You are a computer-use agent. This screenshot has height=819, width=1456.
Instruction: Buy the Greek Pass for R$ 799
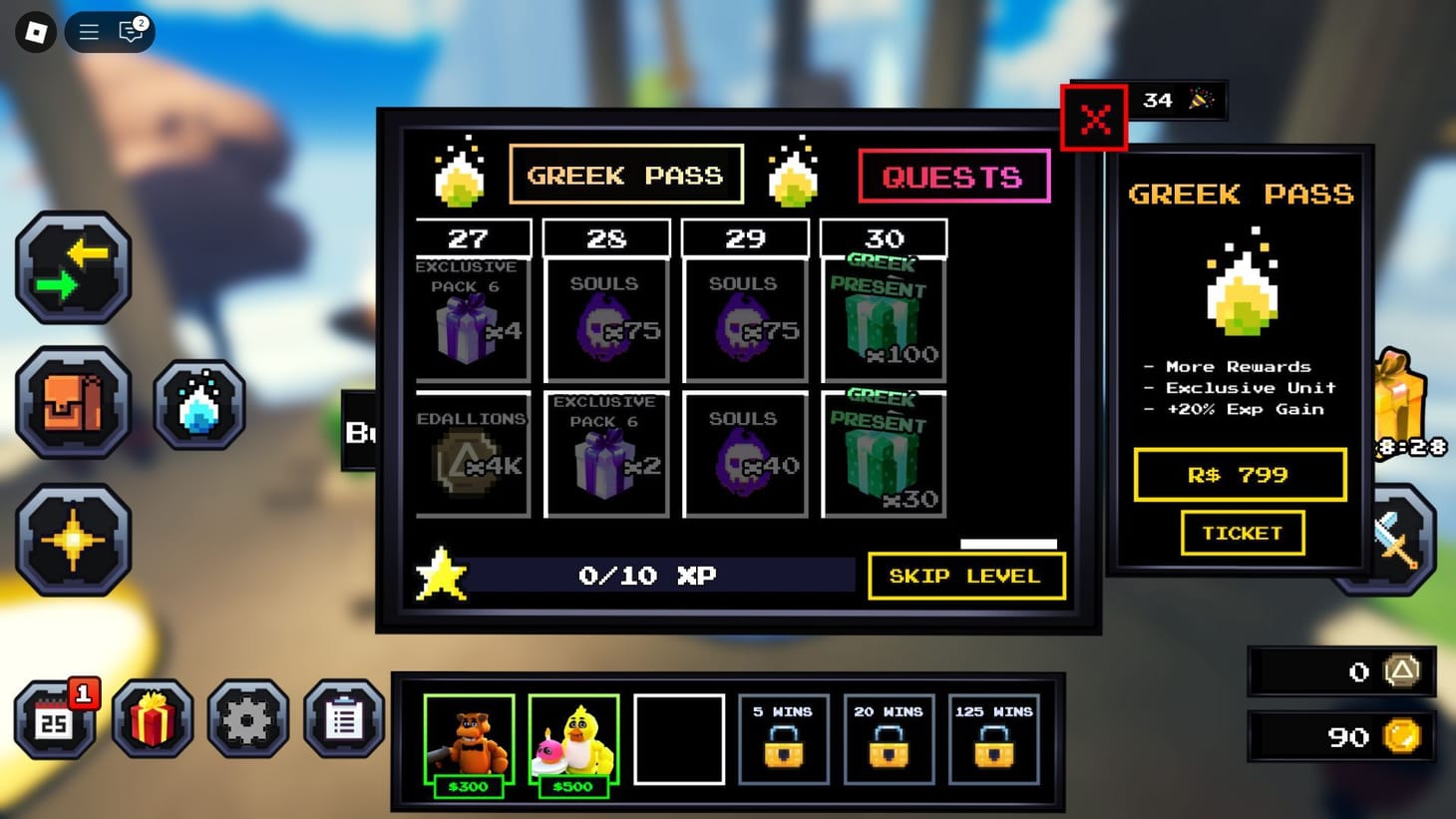click(1240, 475)
